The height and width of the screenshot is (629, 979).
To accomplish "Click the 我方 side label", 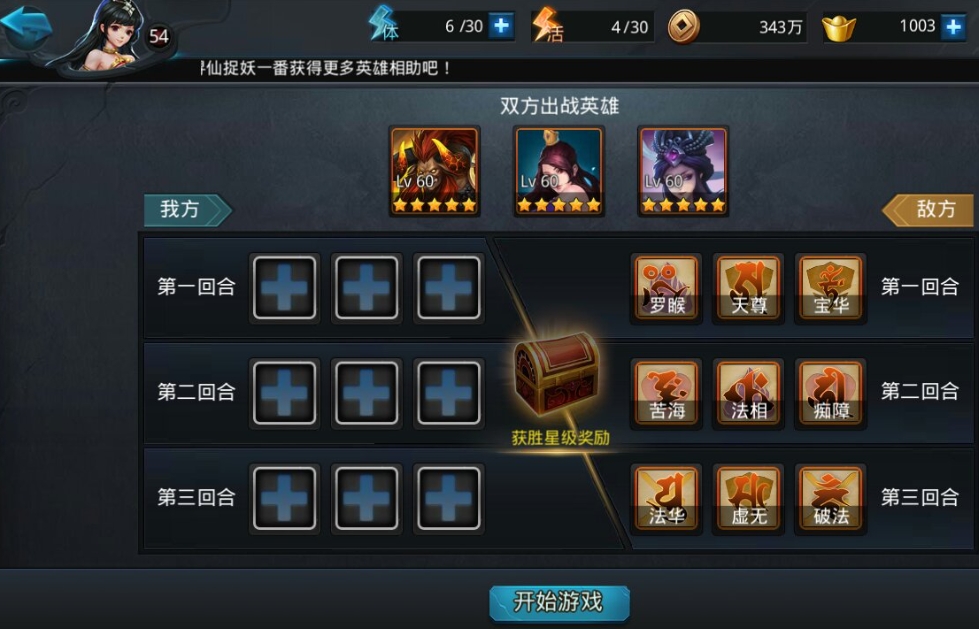I will [x=186, y=209].
